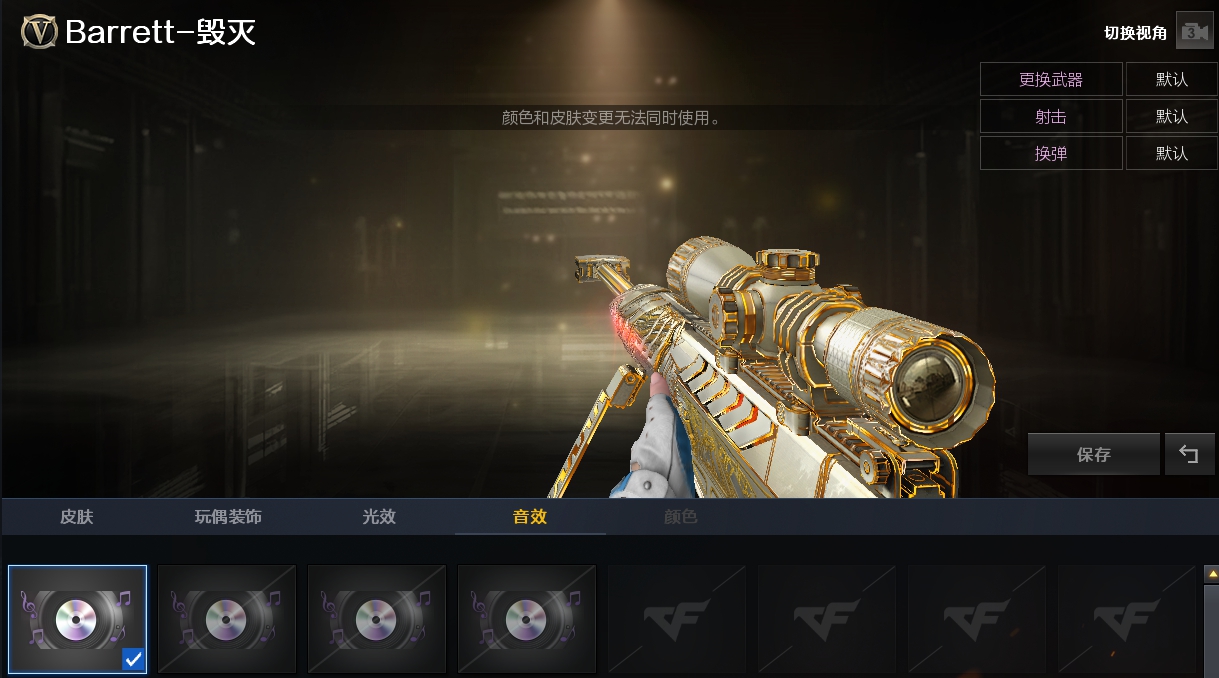
Task: Click the scrollbar up arrow
Action: click(1211, 574)
